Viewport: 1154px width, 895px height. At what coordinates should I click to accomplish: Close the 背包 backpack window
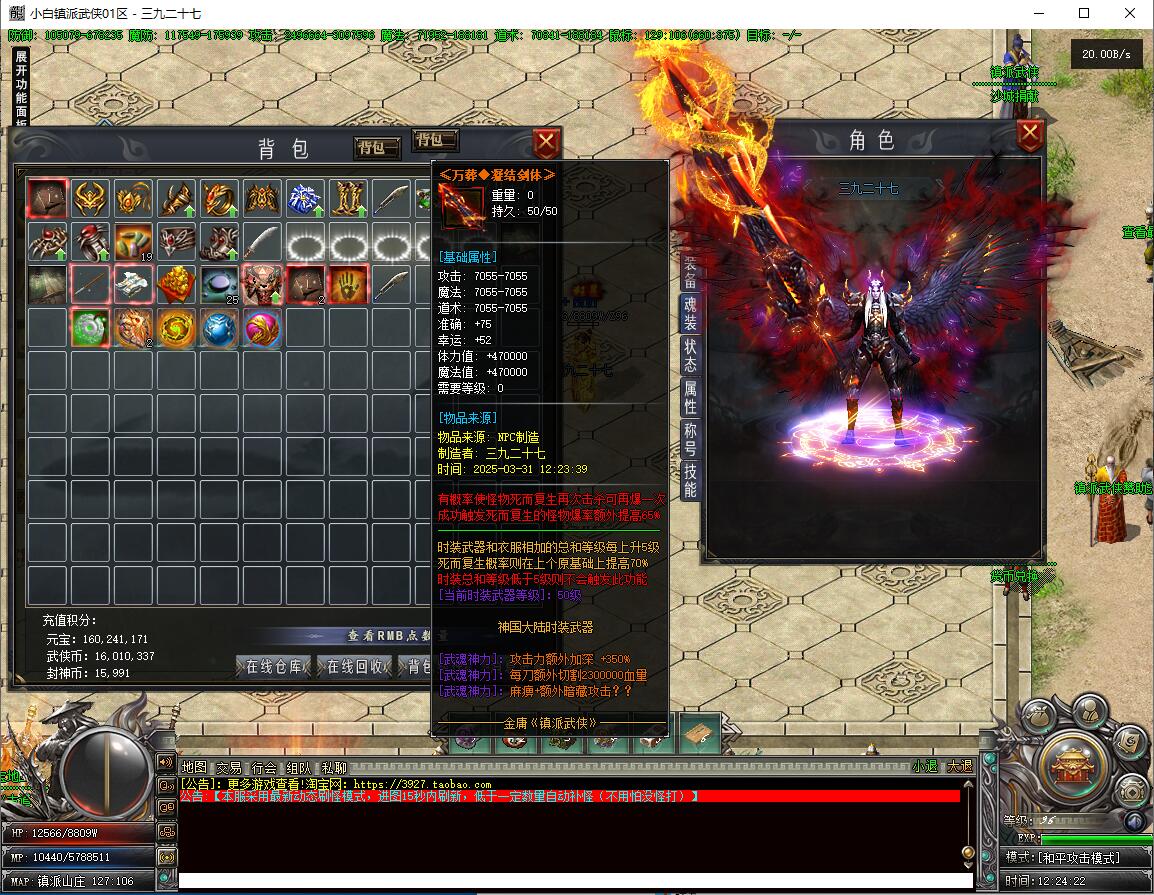[545, 143]
